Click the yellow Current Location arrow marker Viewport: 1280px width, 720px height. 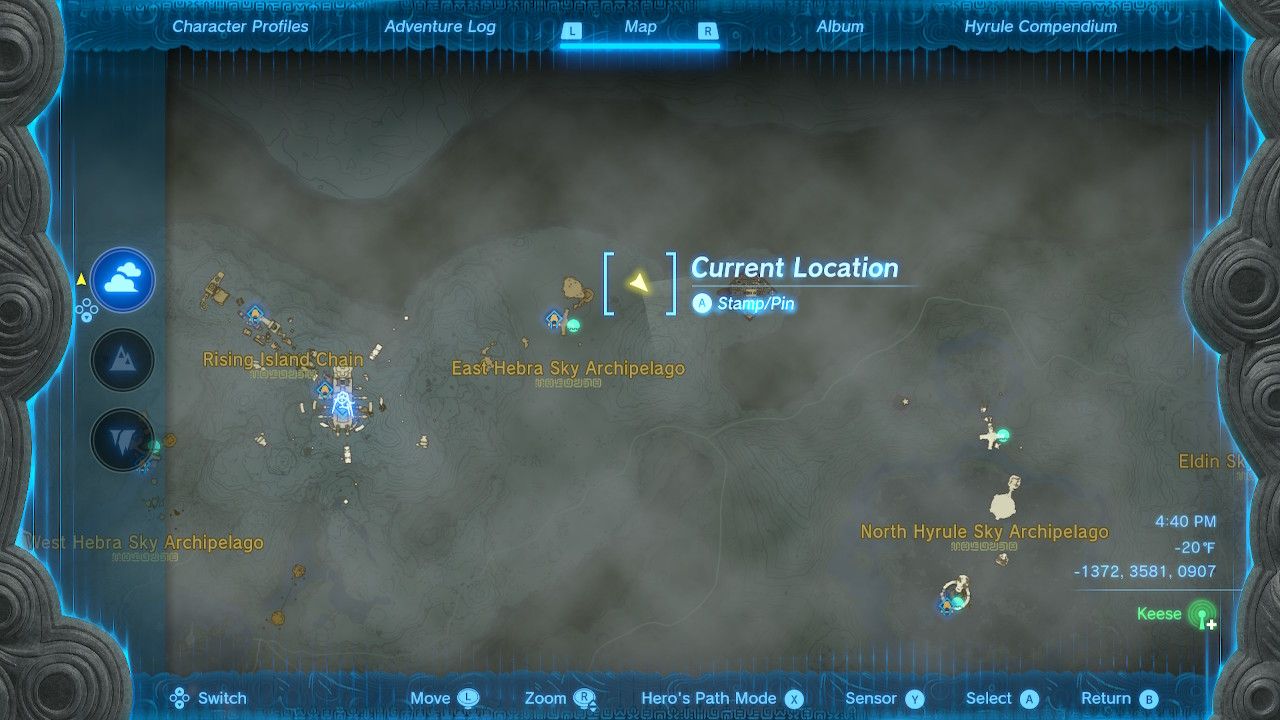(639, 283)
